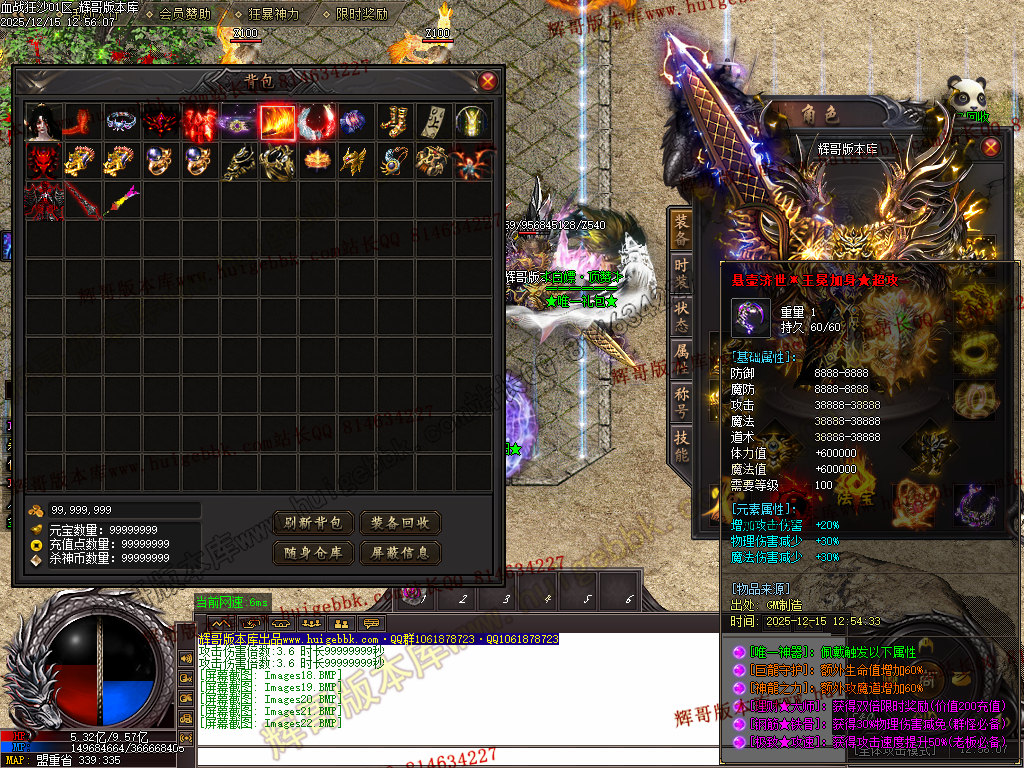Open the 随身仓库 portable warehouse
Viewport: 1024px width, 768px height.
[x=315, y=552]
